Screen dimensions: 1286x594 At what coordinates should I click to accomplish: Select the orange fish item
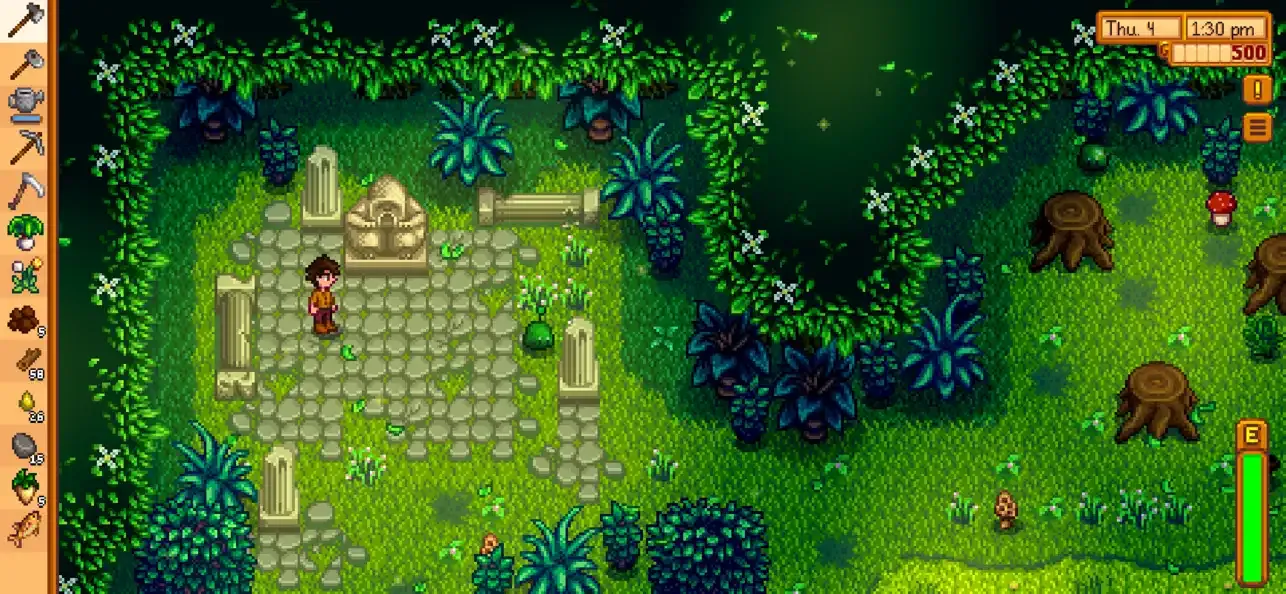[24, 530]
